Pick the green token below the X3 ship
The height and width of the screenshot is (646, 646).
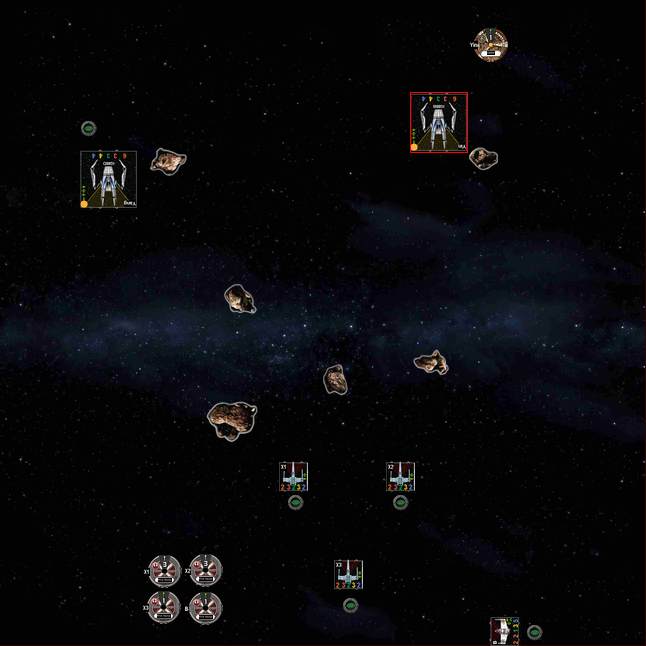click(x=350, y=605)
